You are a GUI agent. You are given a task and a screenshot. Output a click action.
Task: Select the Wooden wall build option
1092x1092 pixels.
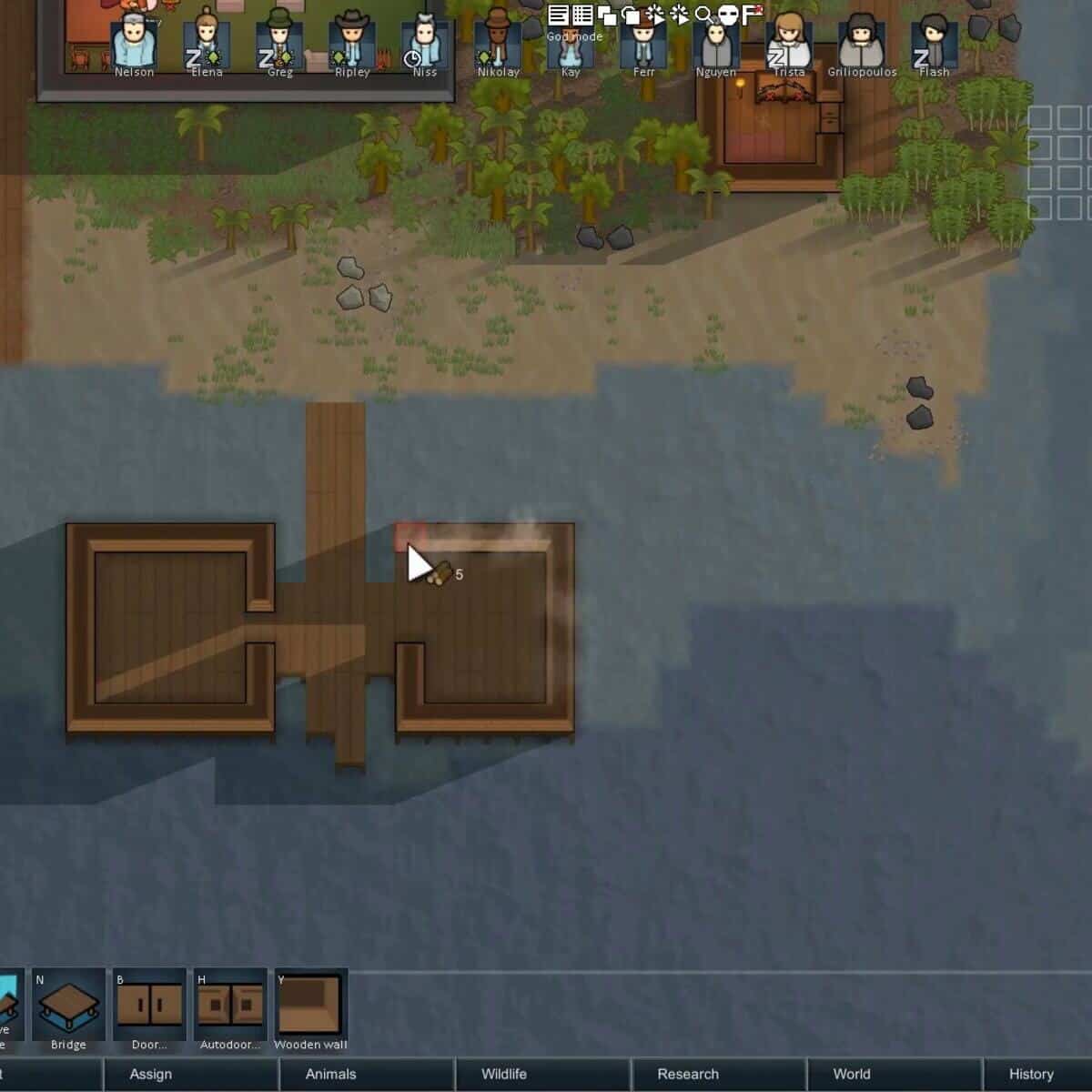(x=310, y=1006)
